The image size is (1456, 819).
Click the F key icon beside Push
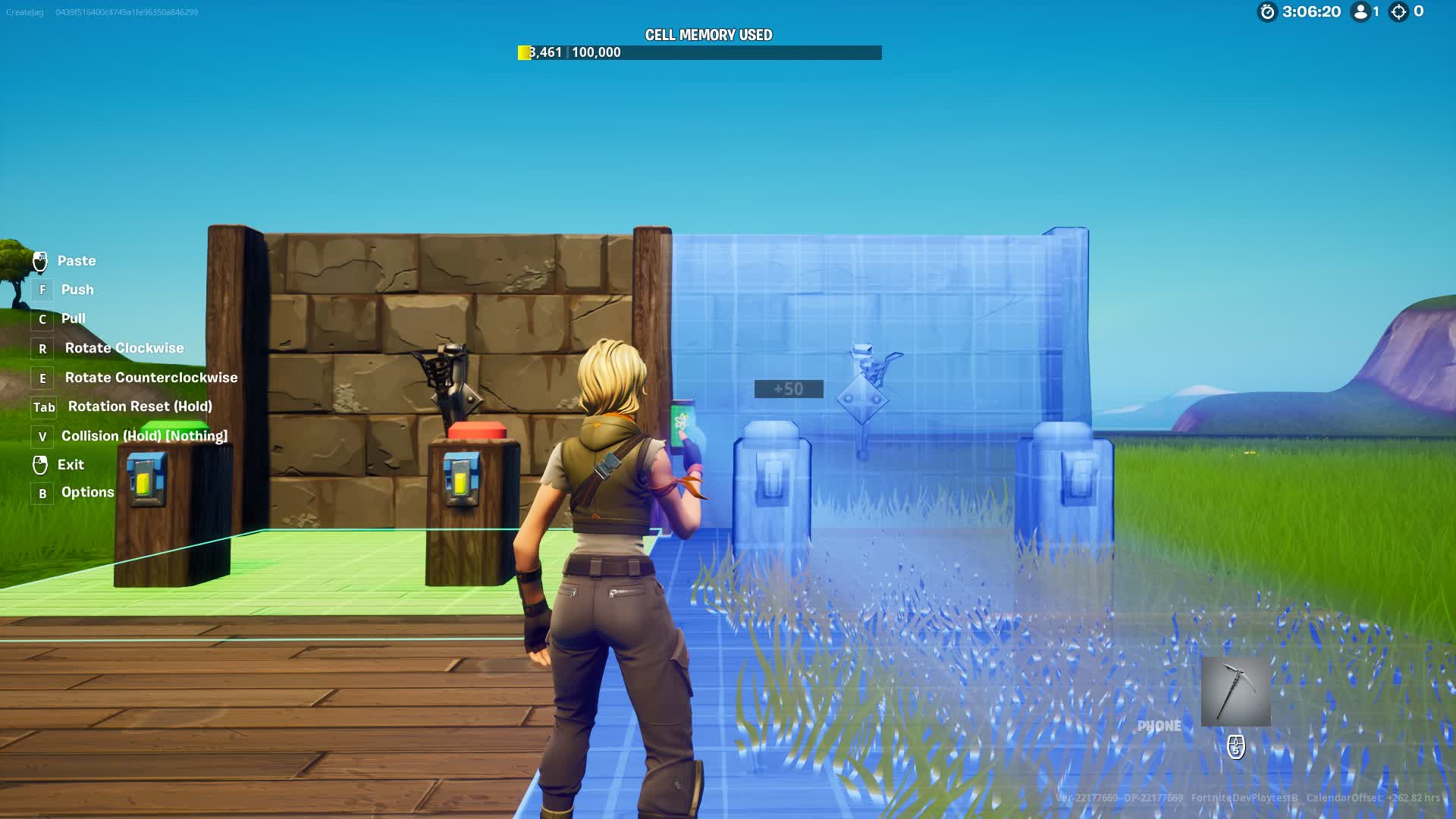click(41, 290)
